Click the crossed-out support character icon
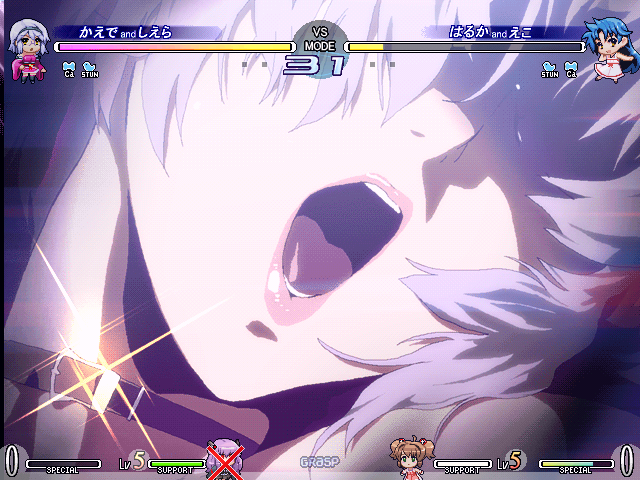Image resolution: width=640 pixels, height=480 pixels. tap(224, 460)
